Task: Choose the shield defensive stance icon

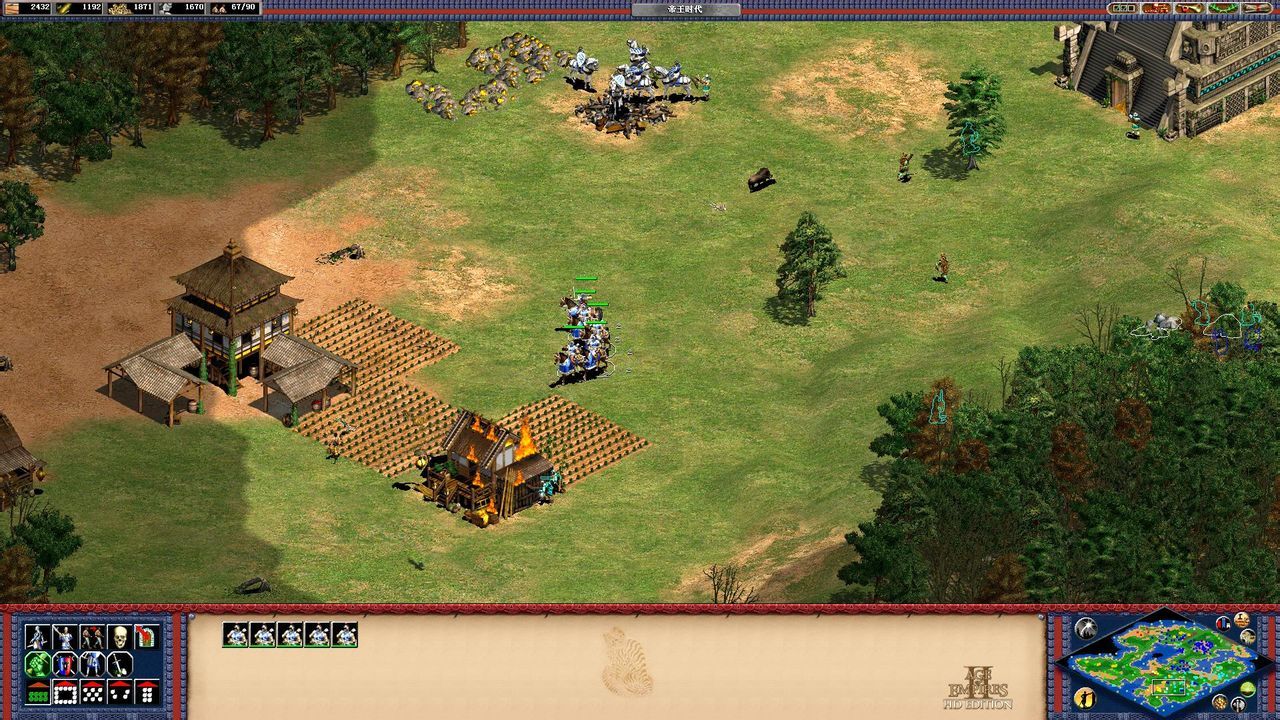Action: tap(64, 664)
